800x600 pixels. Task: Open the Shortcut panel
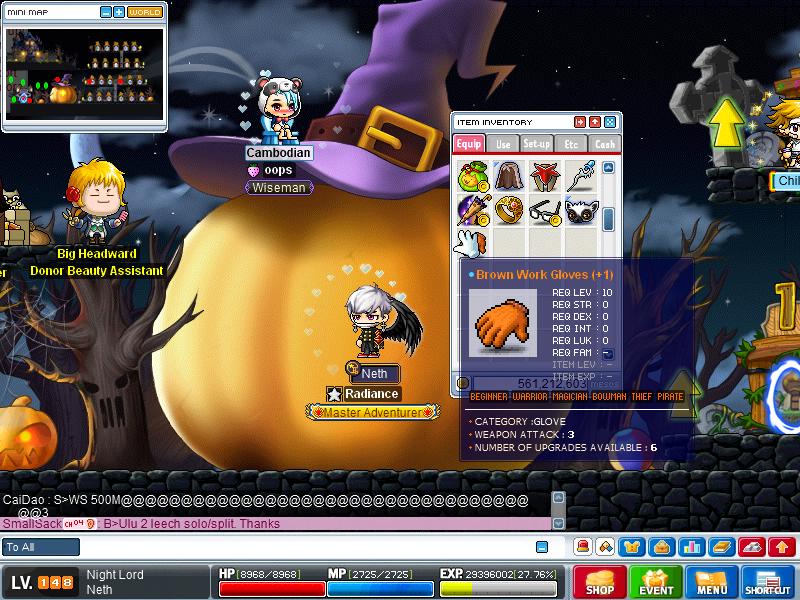(768, 582)
